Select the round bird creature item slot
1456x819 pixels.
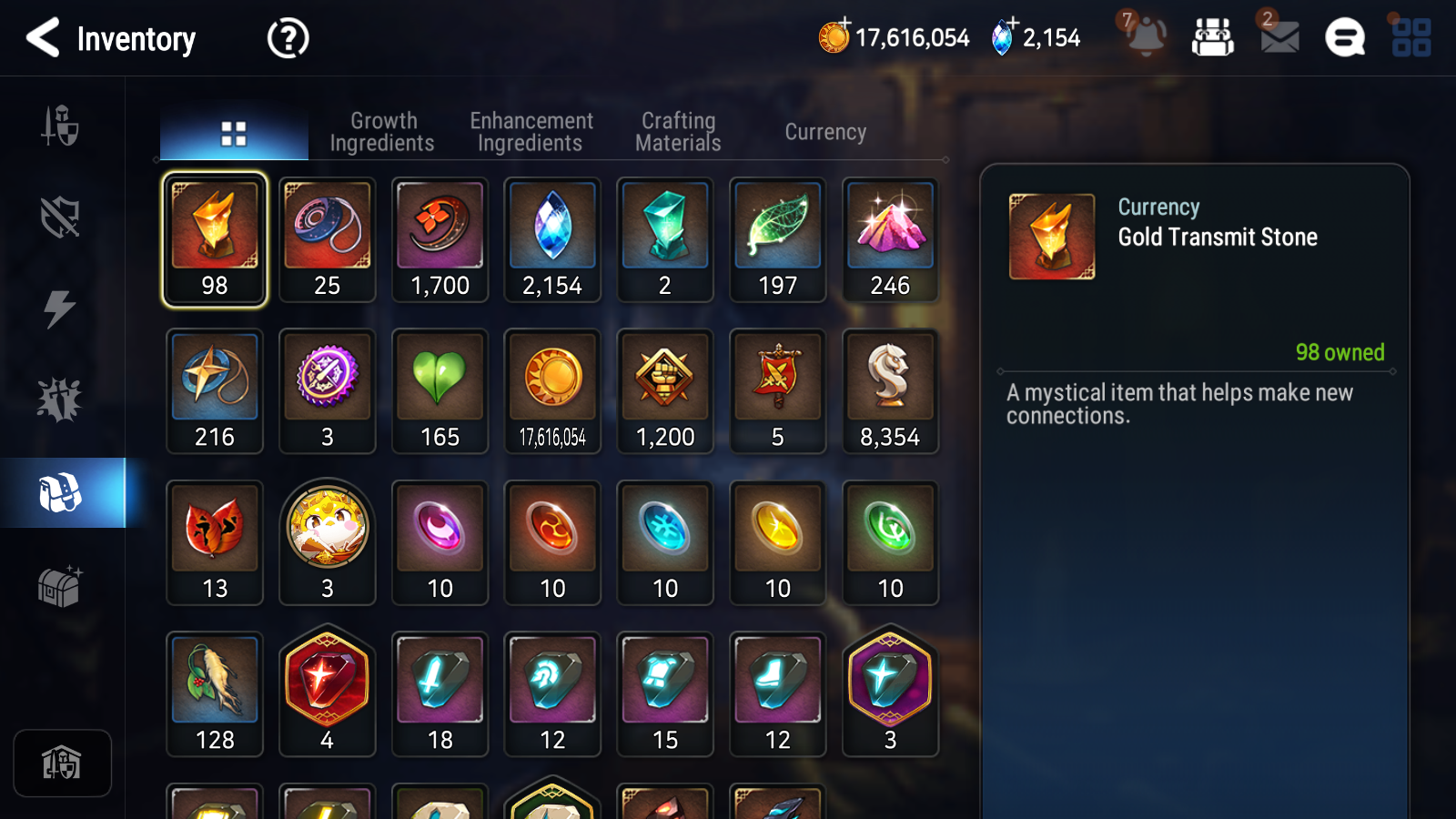(x=328, y=541)
